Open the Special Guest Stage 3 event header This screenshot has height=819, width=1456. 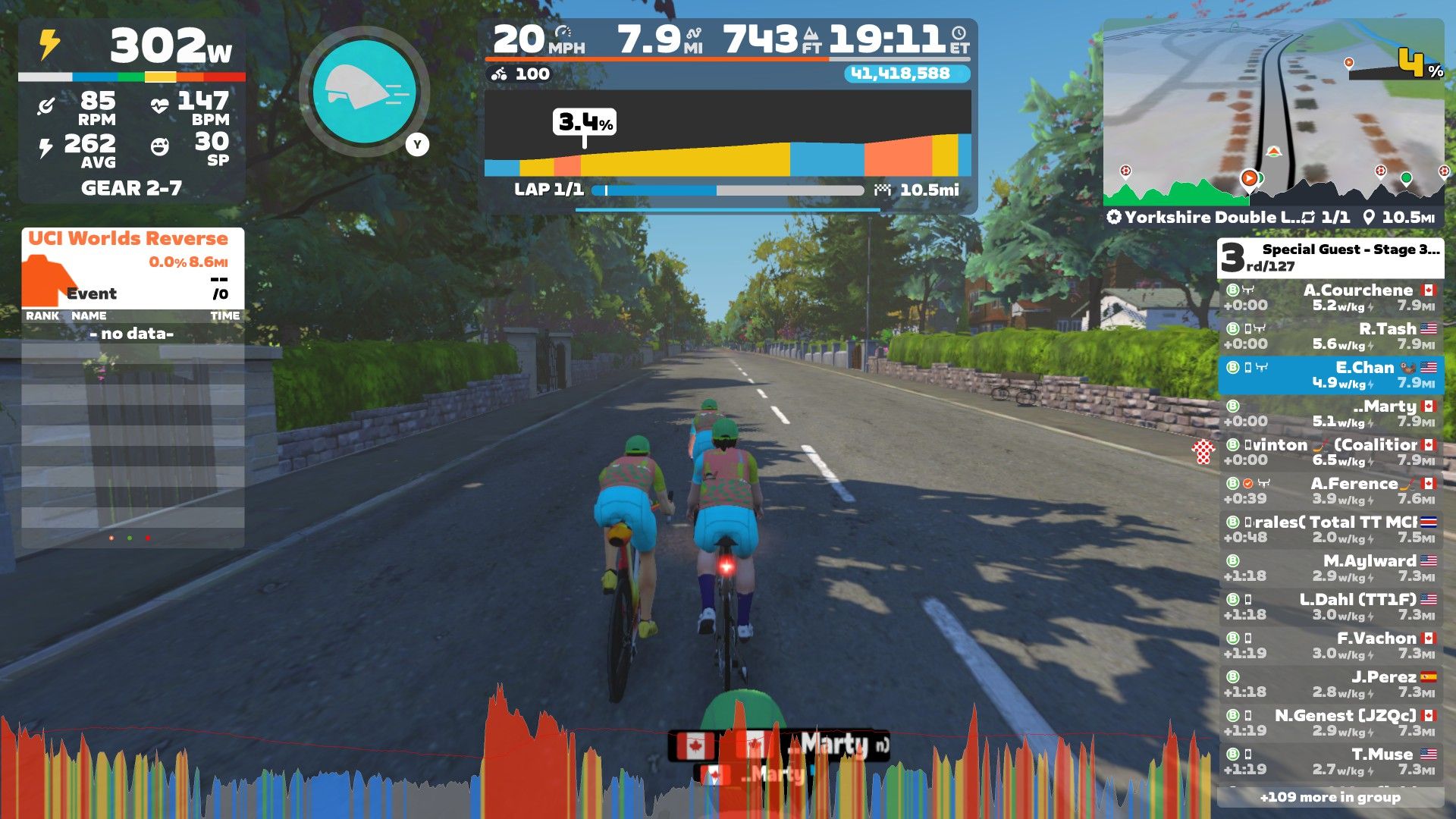[x=1331, y=258]
